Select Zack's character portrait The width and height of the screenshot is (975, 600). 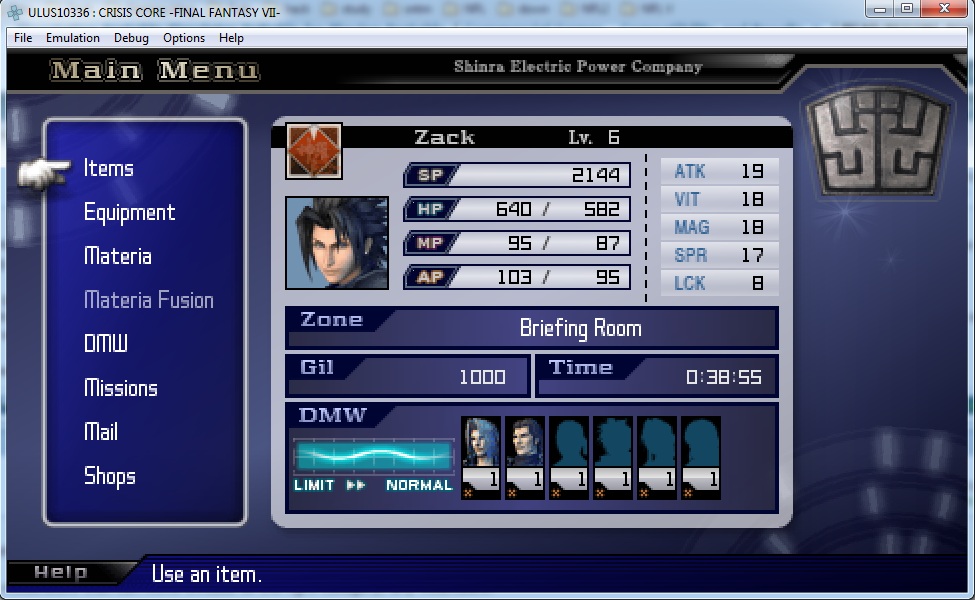pos(337,243)
